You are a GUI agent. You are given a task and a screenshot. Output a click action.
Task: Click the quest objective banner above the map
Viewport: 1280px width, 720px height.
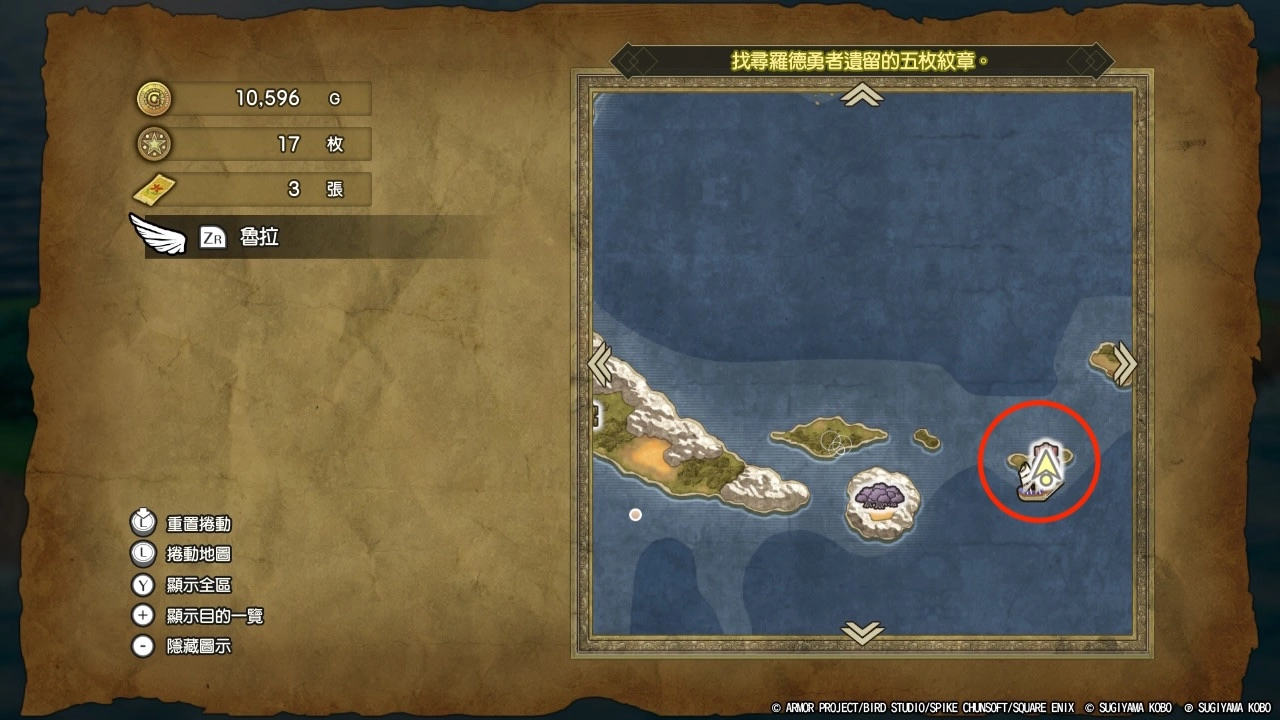point(861,60)
